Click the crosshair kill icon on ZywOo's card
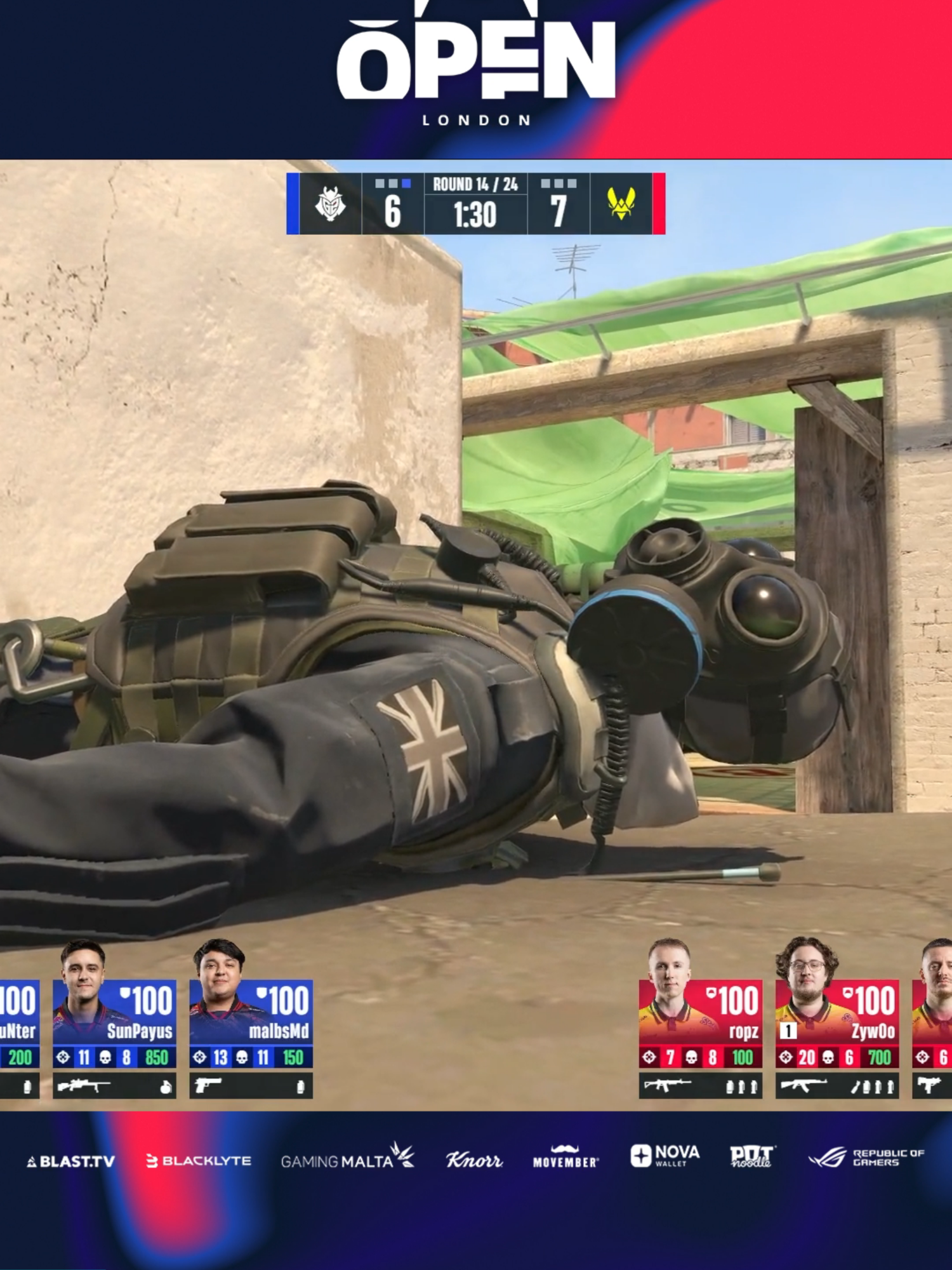 click(x=787, y=1057)
